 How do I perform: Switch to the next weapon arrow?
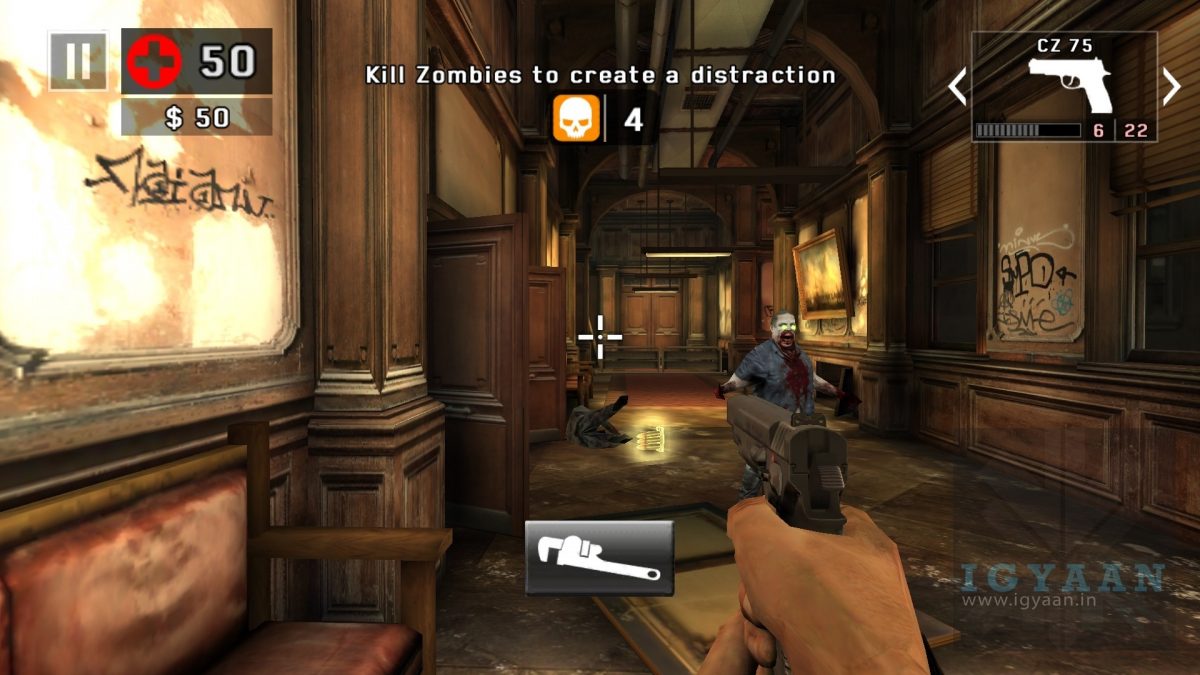(x=1172, y=87)
